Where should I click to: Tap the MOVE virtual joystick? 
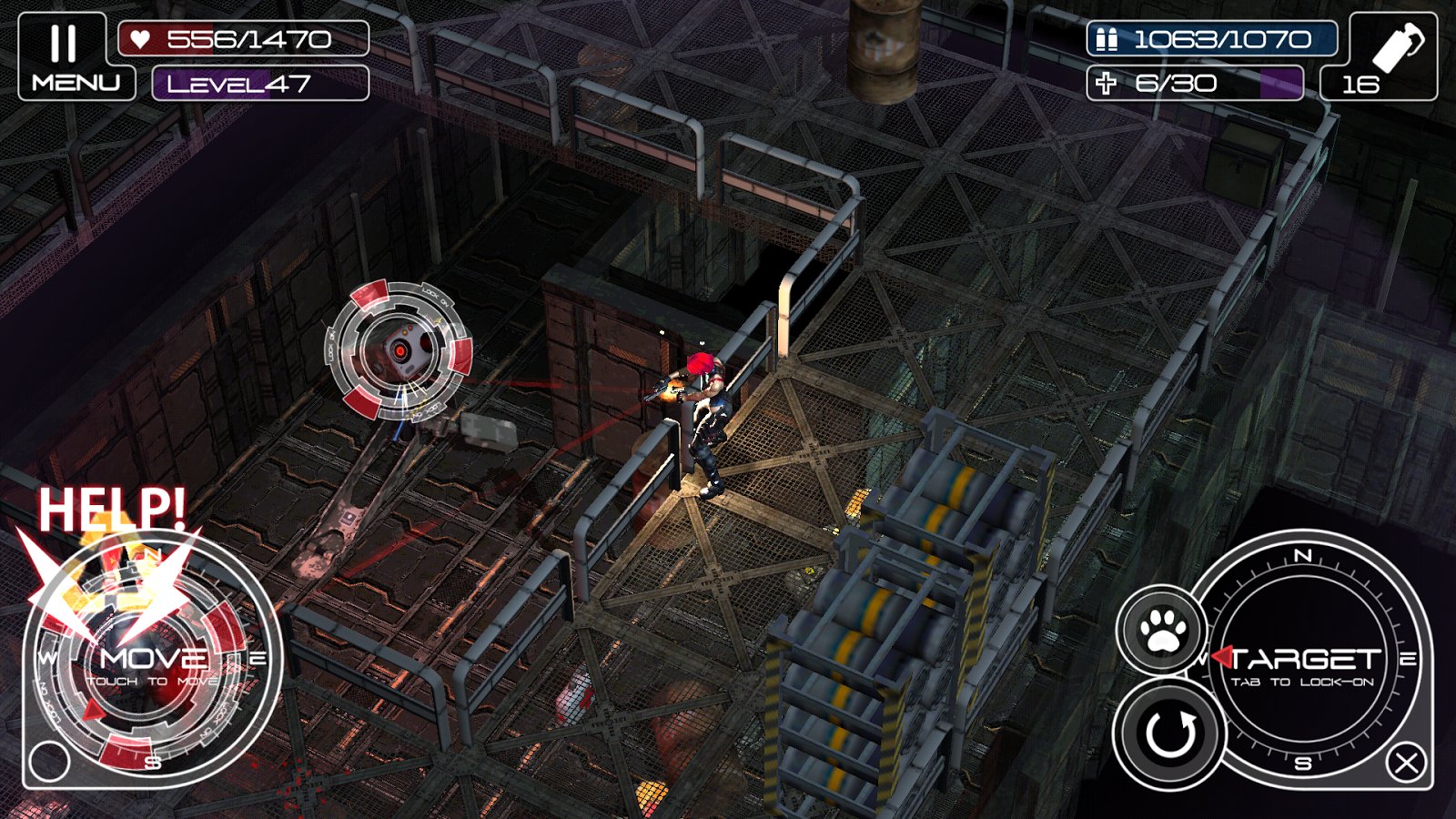(x=152, y=659)
